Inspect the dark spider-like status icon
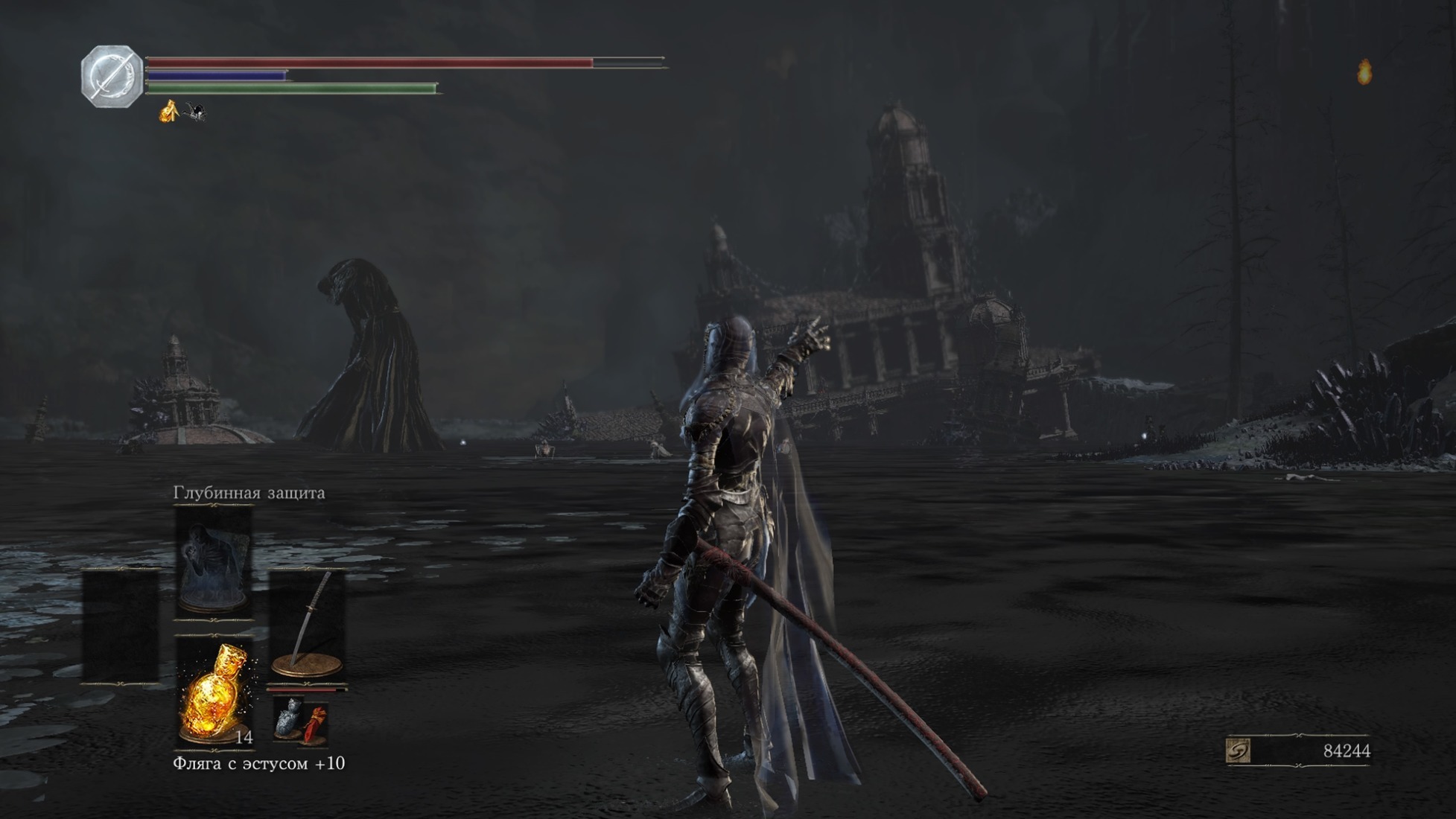The image size is (1456, 819). tap(196, 112)
